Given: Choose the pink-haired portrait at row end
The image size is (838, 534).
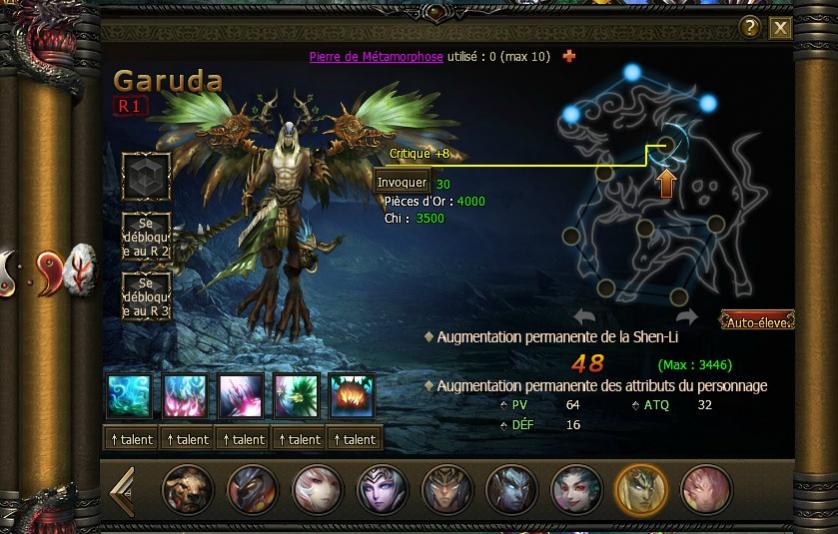Looking at the screenshot, I should (706, 490).
